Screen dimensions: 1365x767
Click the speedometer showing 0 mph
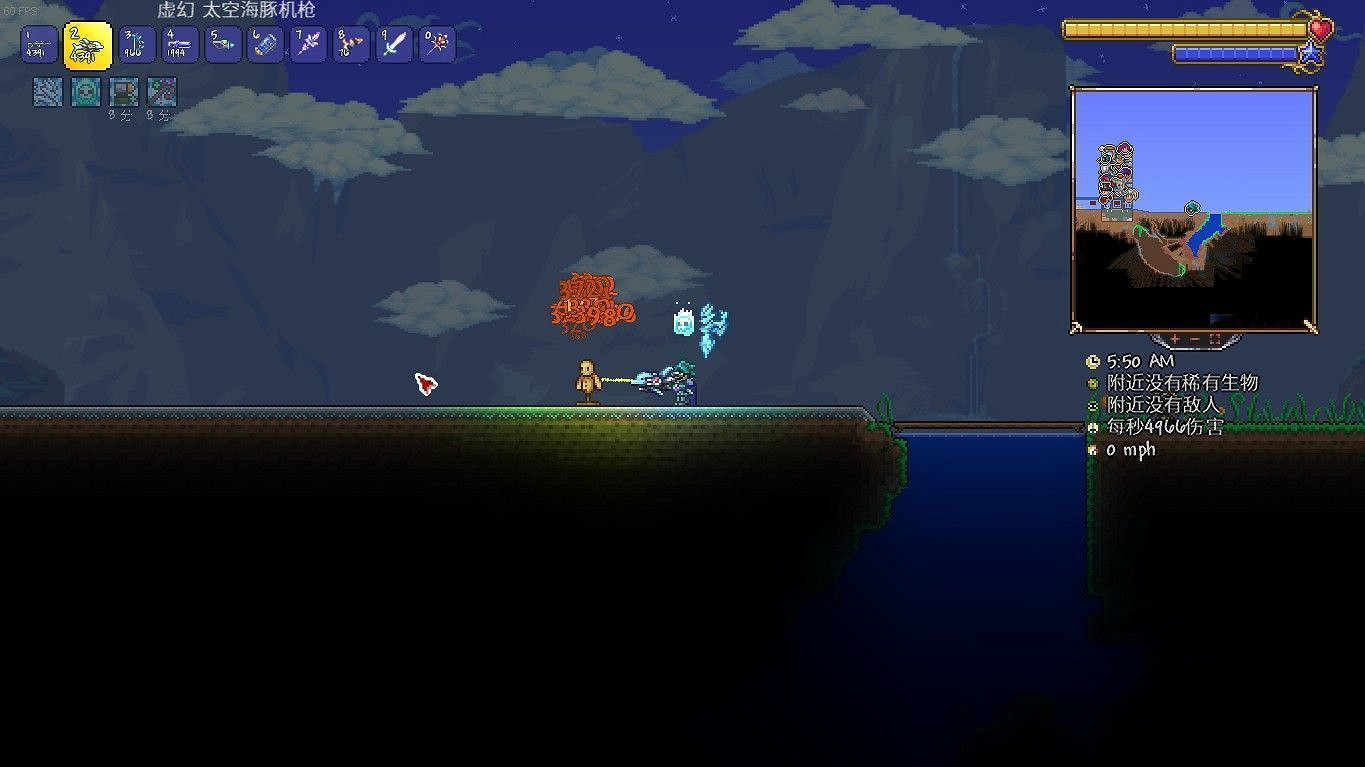[x=1092, y=450]
